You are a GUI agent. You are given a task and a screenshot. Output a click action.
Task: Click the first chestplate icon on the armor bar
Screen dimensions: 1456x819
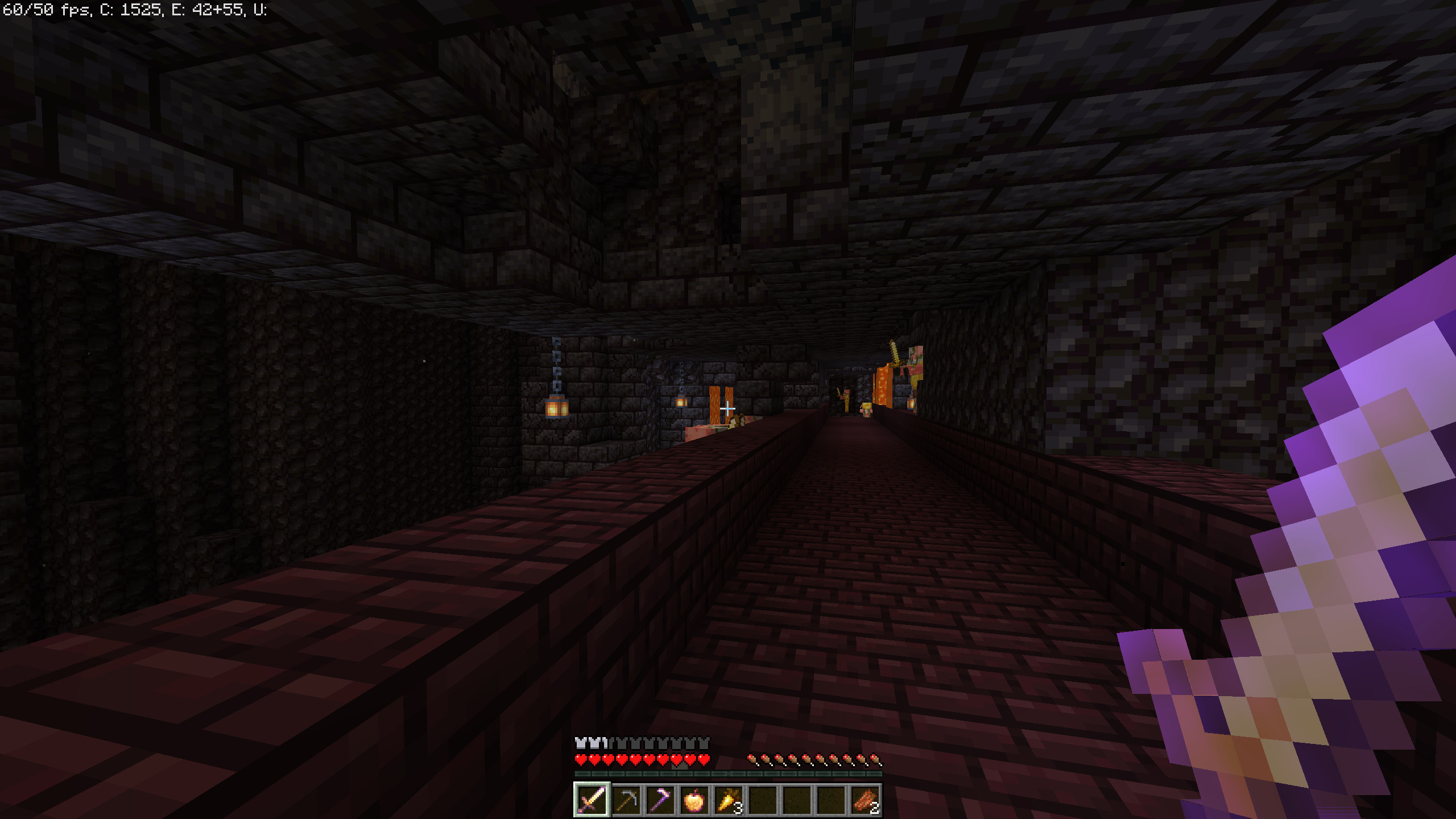(581, 743)
